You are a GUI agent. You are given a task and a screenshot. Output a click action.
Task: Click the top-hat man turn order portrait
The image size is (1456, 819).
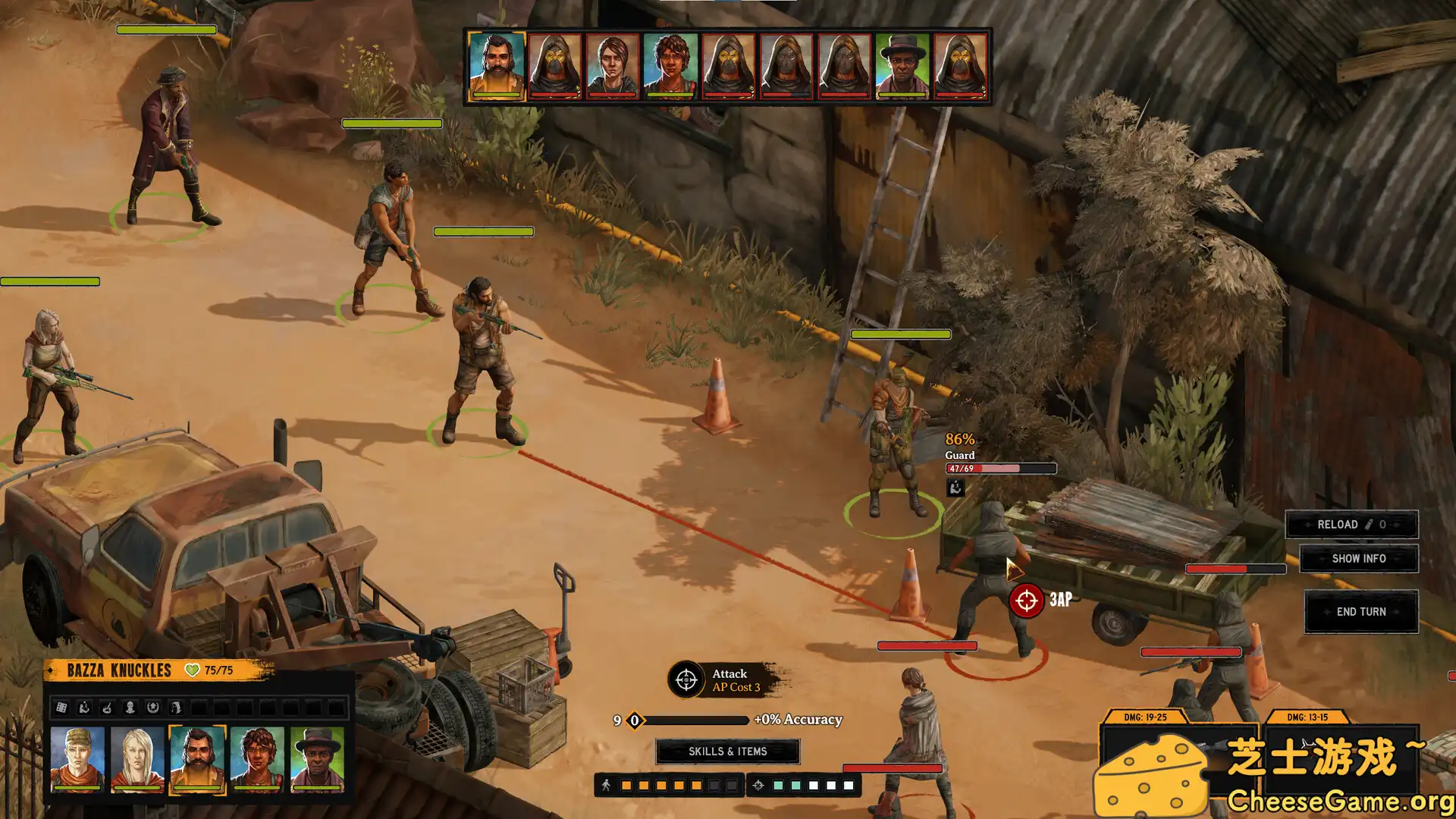(x=902, y=66)
